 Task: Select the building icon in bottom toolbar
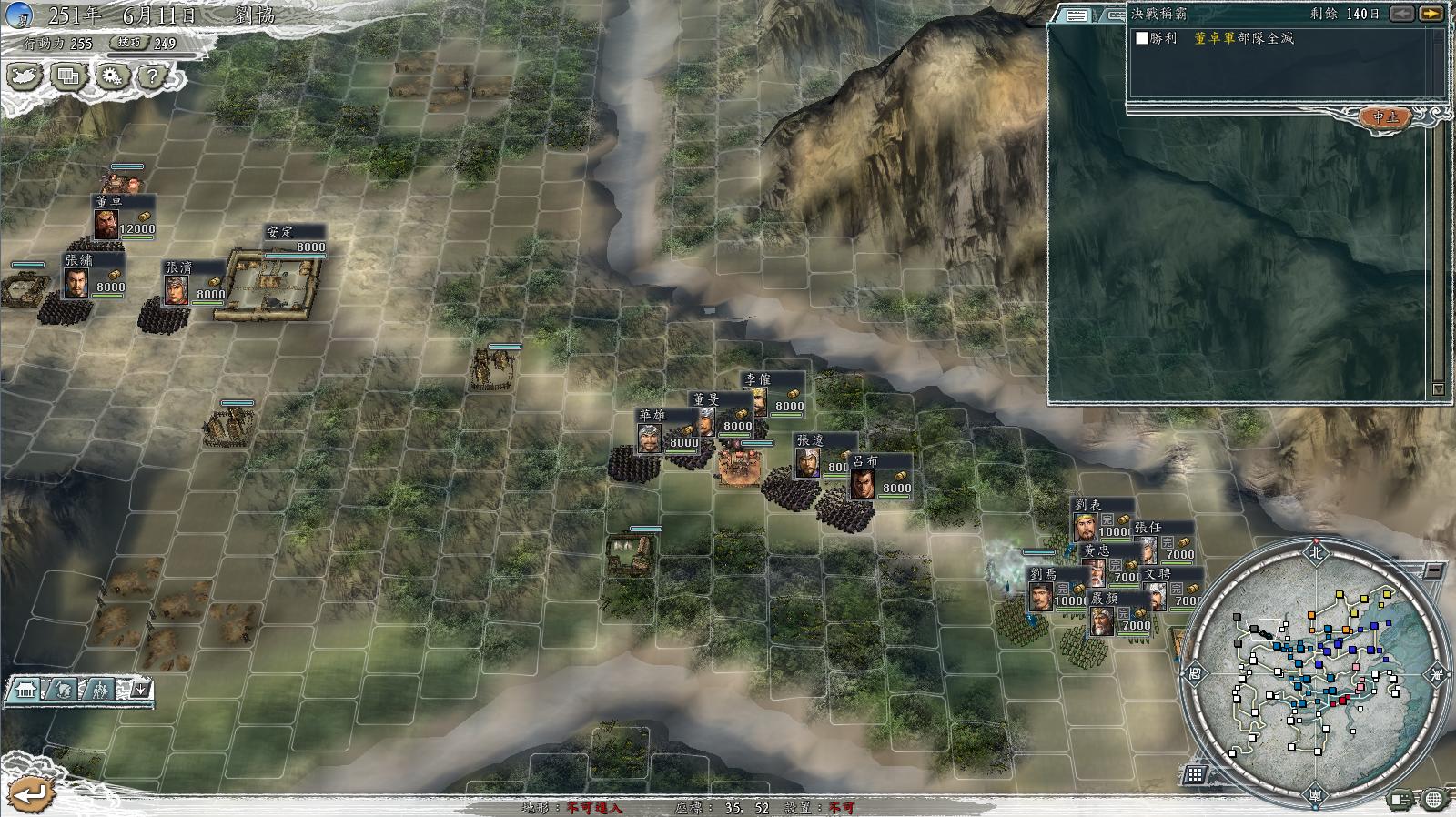click(25, 690)
